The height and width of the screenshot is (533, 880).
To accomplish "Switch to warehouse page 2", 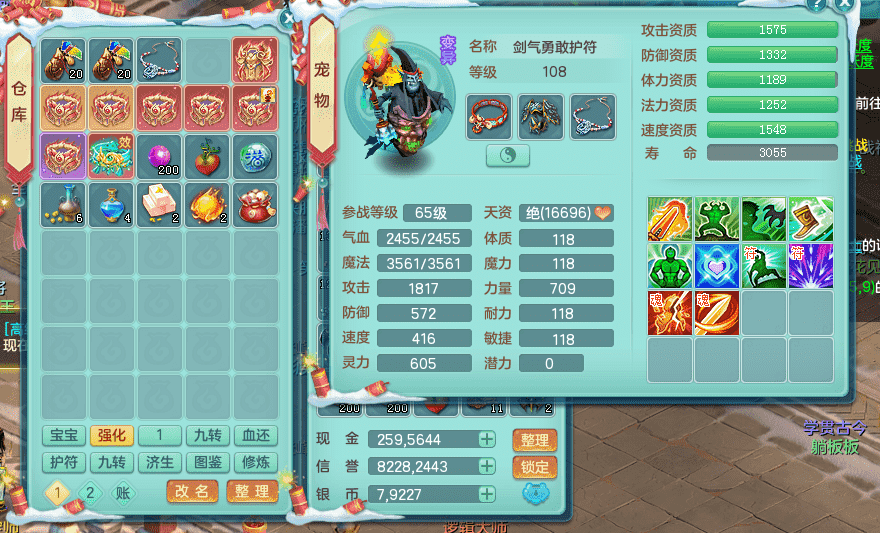I will [90, 492].
